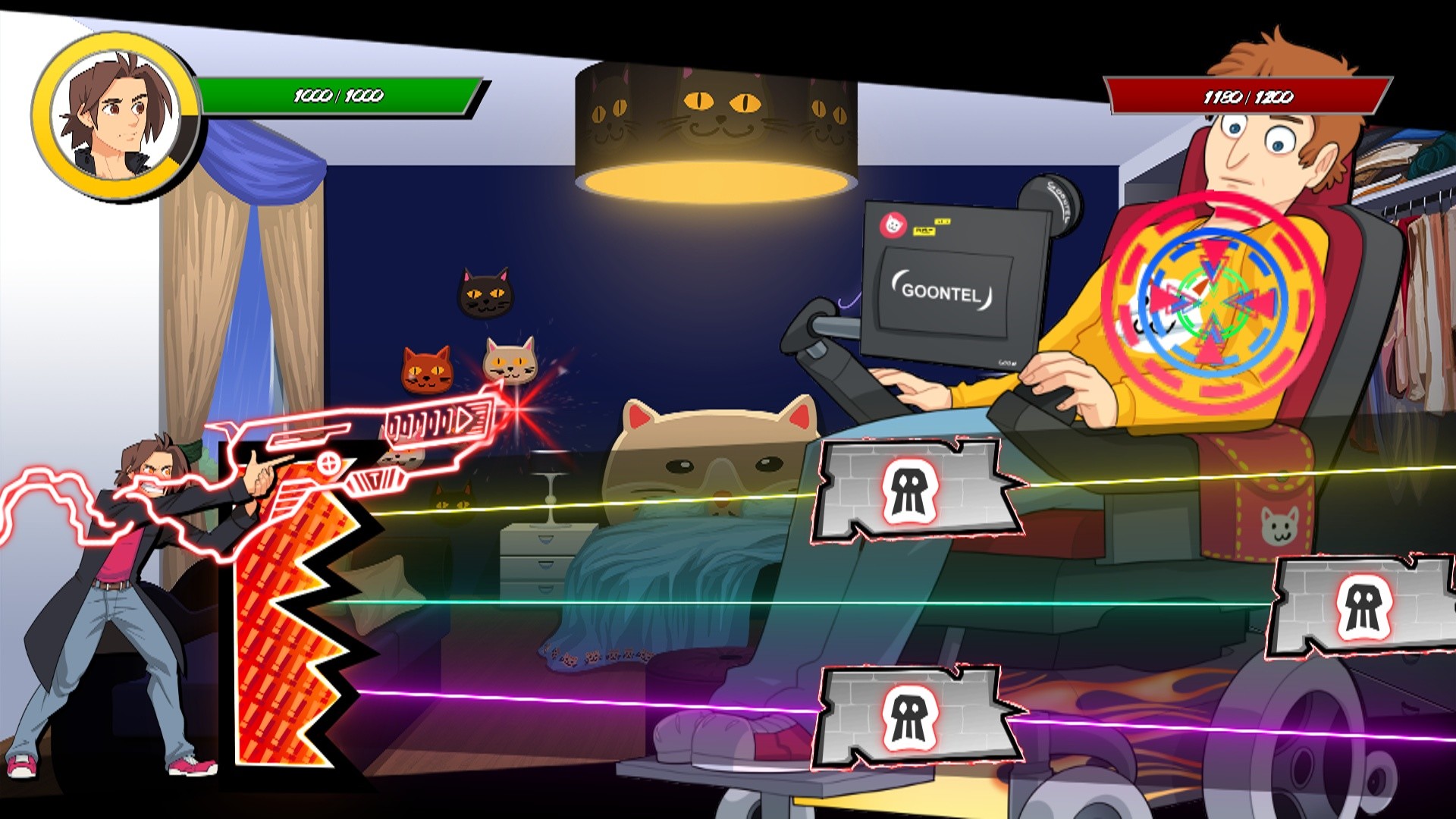1456x819 pixels.
Task: Click the gray cat enemy face
Action: 510,361
